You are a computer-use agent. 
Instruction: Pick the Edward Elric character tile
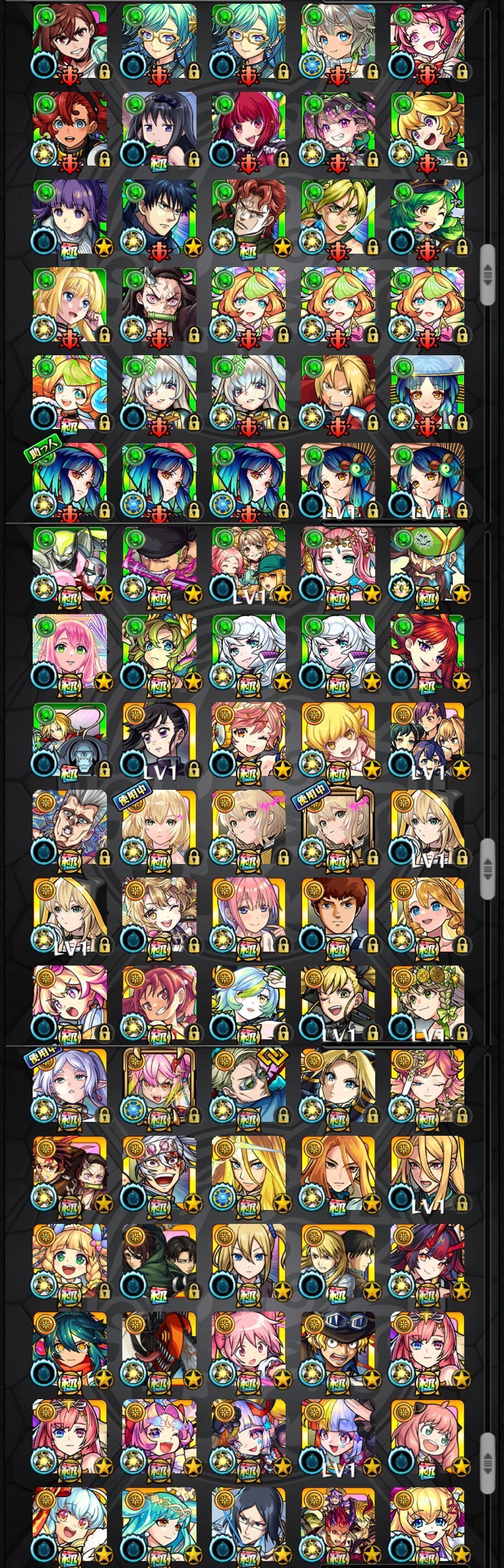point(337,393)
